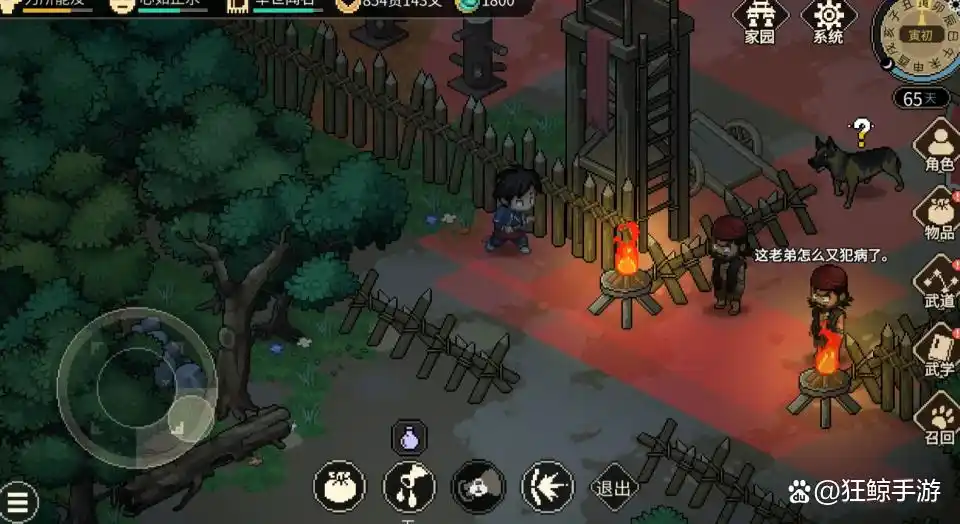
Task: Open the hamburger list menu
Action: (18, 502)
